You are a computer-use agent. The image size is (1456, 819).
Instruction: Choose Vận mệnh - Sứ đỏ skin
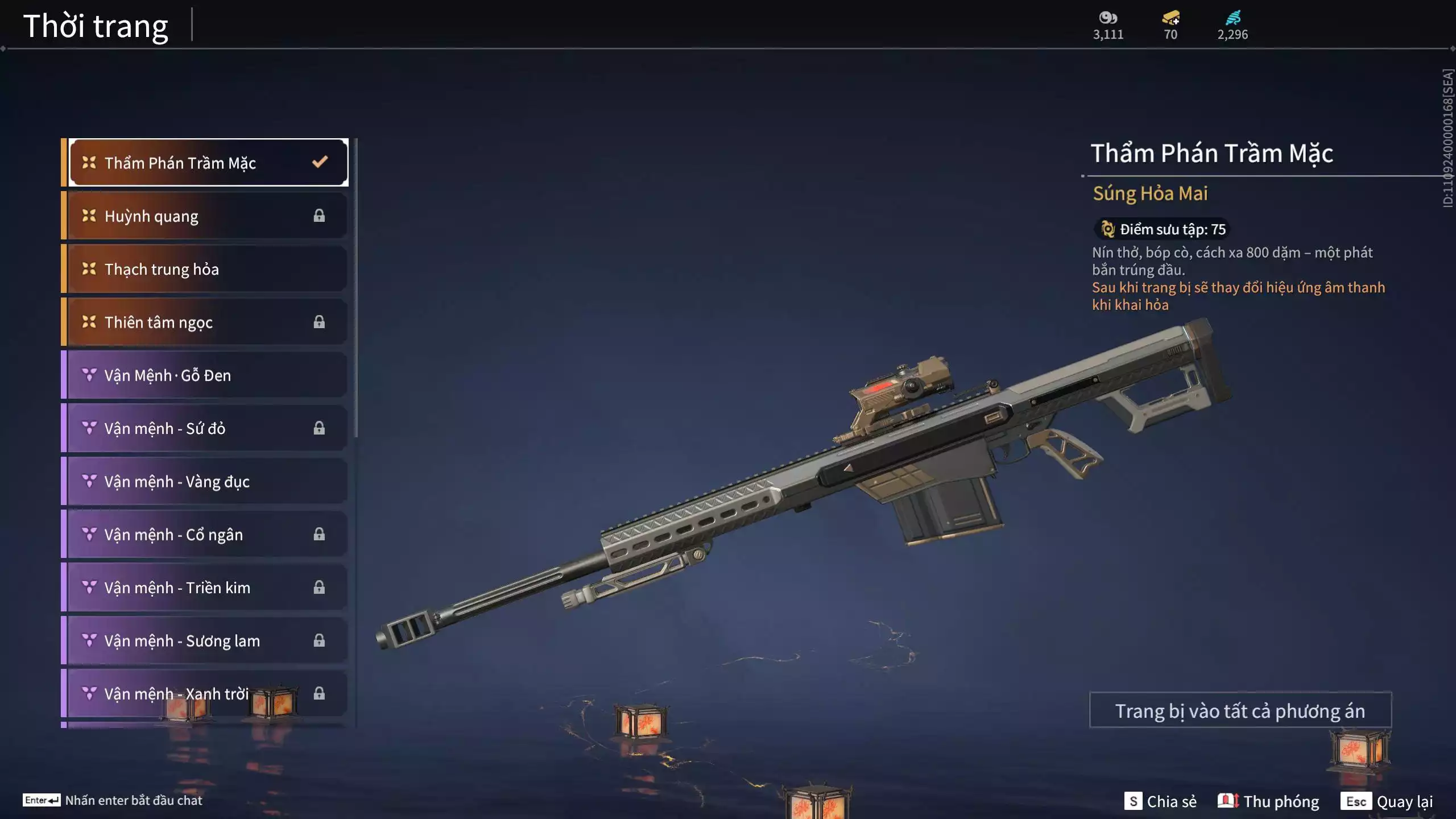coord(207,428)
